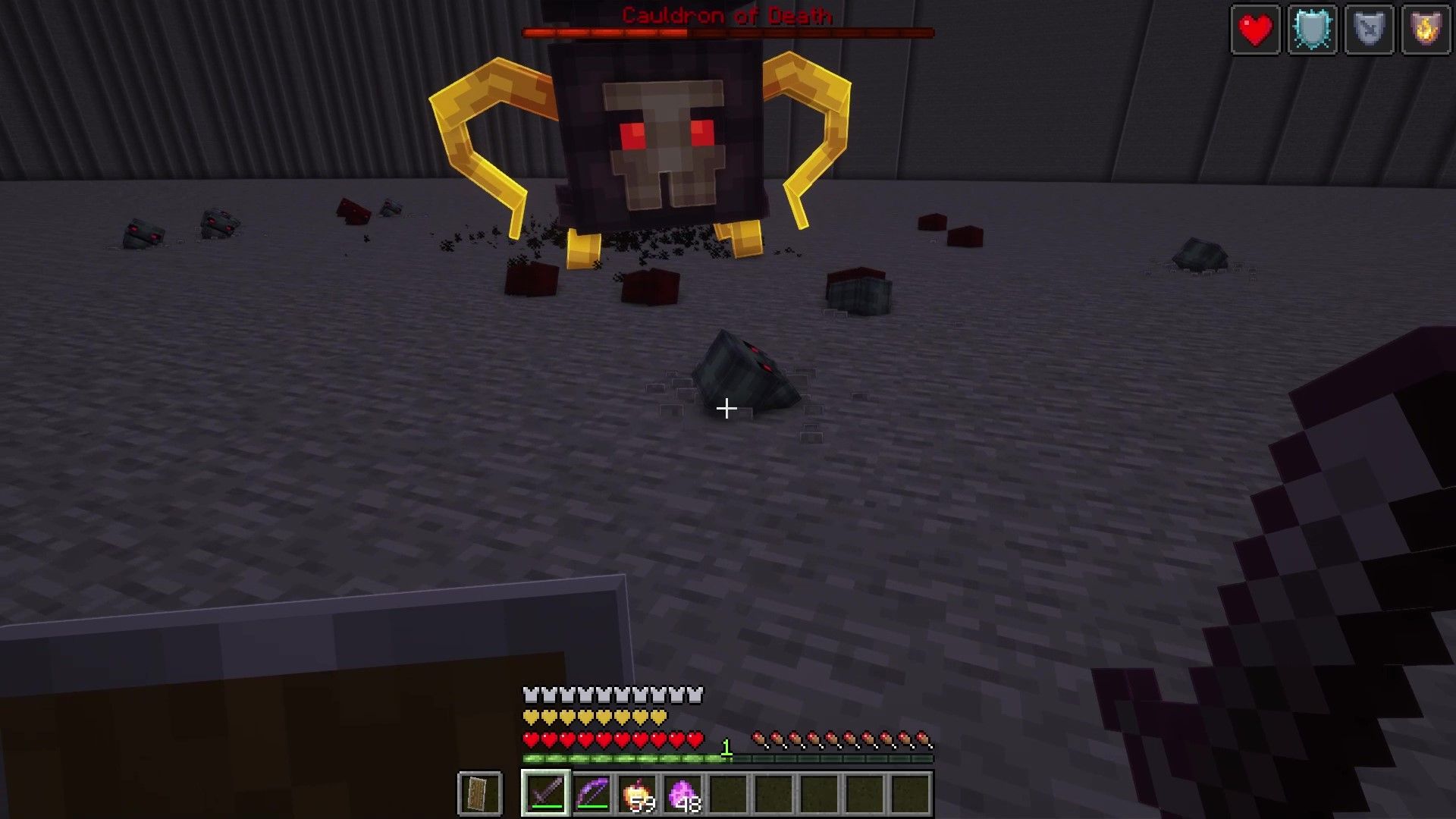Click the gray arrow shield status icon

point(1369,29)
